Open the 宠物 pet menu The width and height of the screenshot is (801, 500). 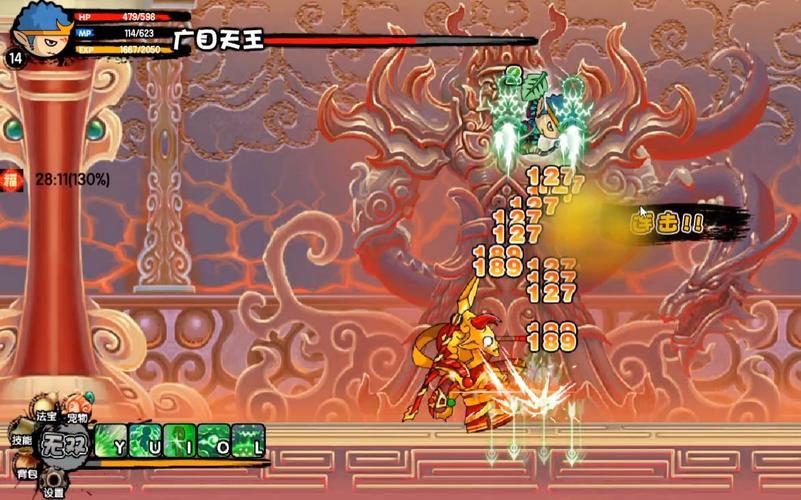tap(78, 414)
